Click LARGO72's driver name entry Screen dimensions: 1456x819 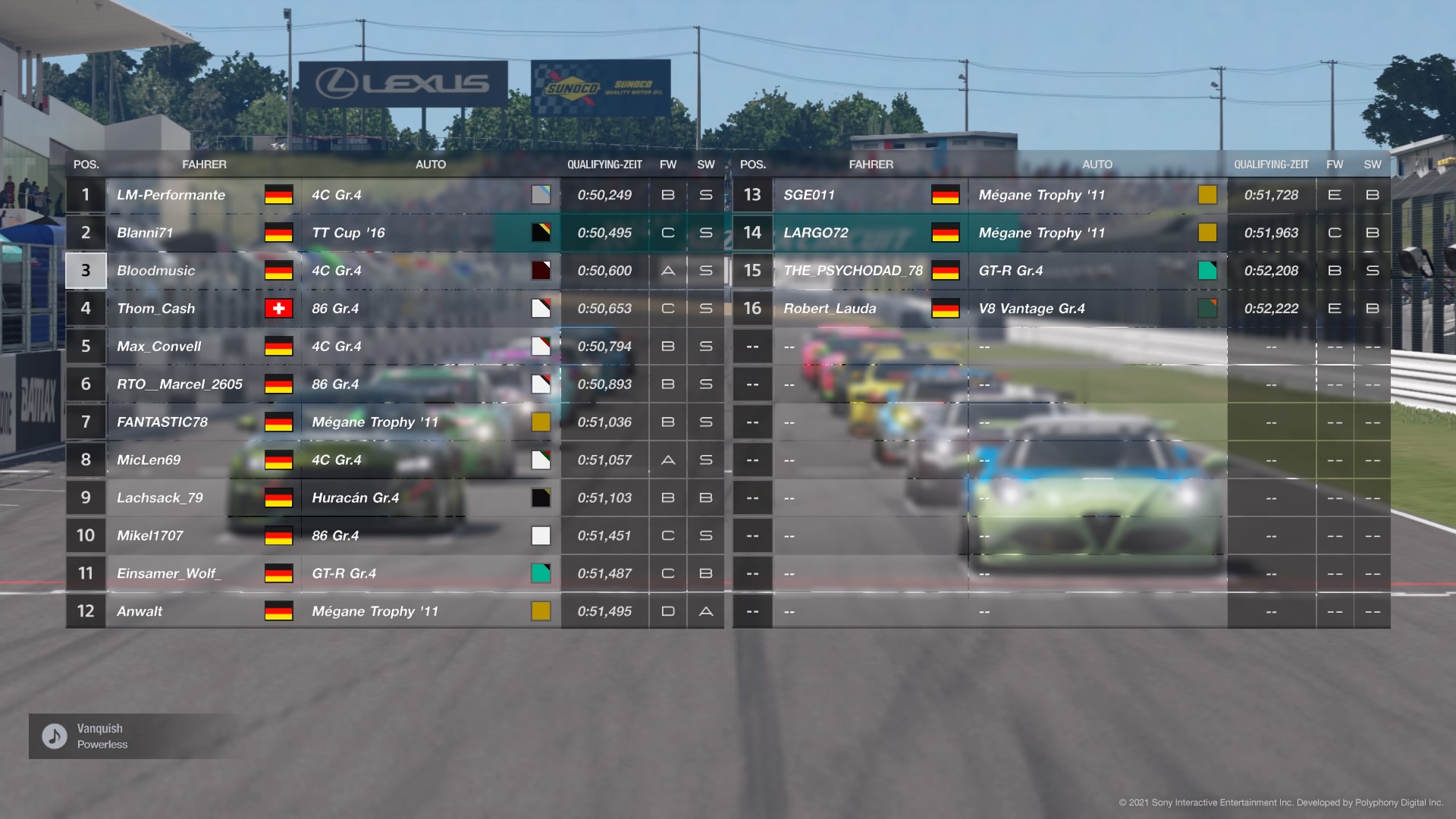pyautogui.click(x=815, y=233)
